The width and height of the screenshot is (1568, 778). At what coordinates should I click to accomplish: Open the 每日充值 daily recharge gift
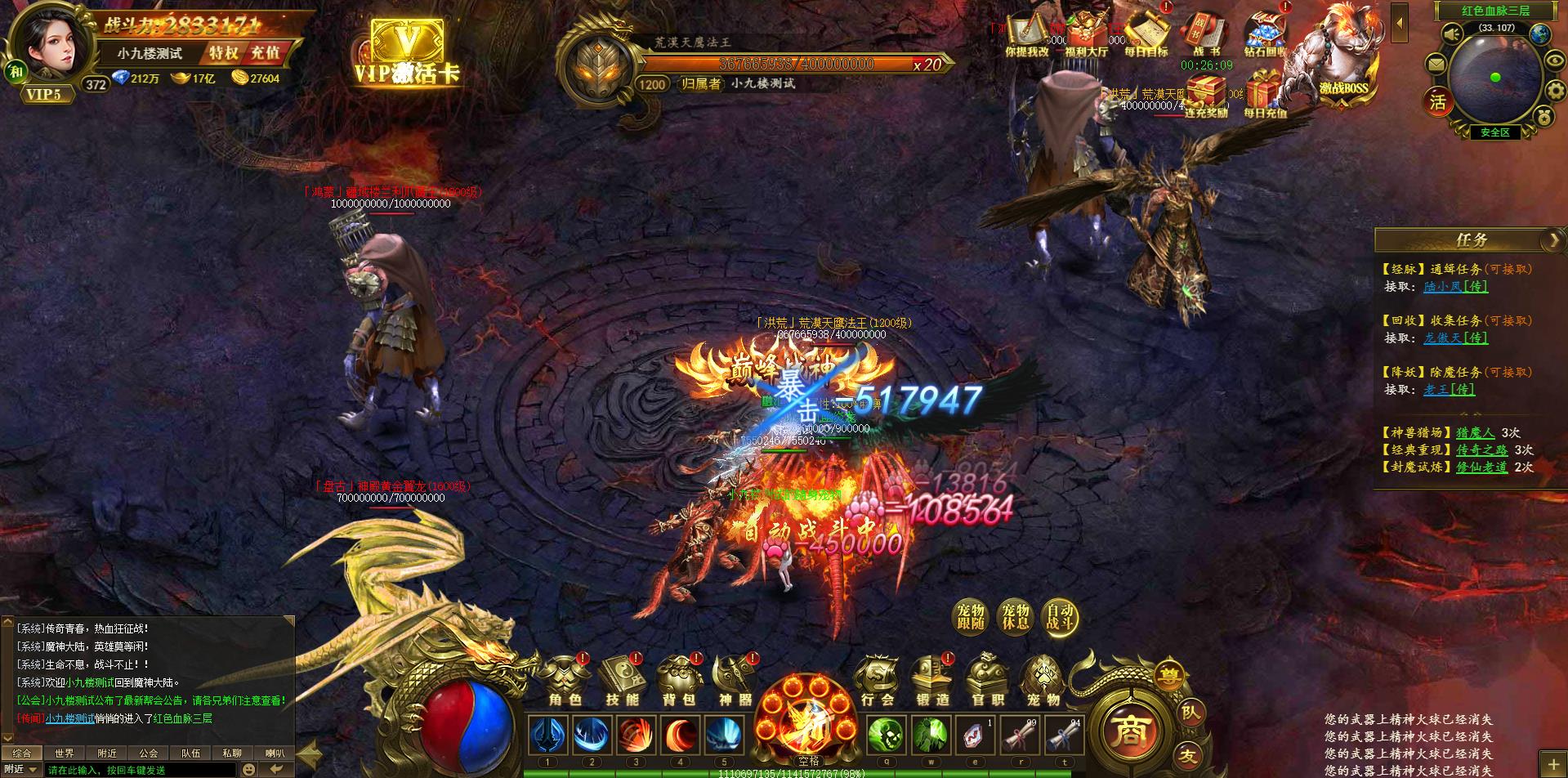(1265, 94)
